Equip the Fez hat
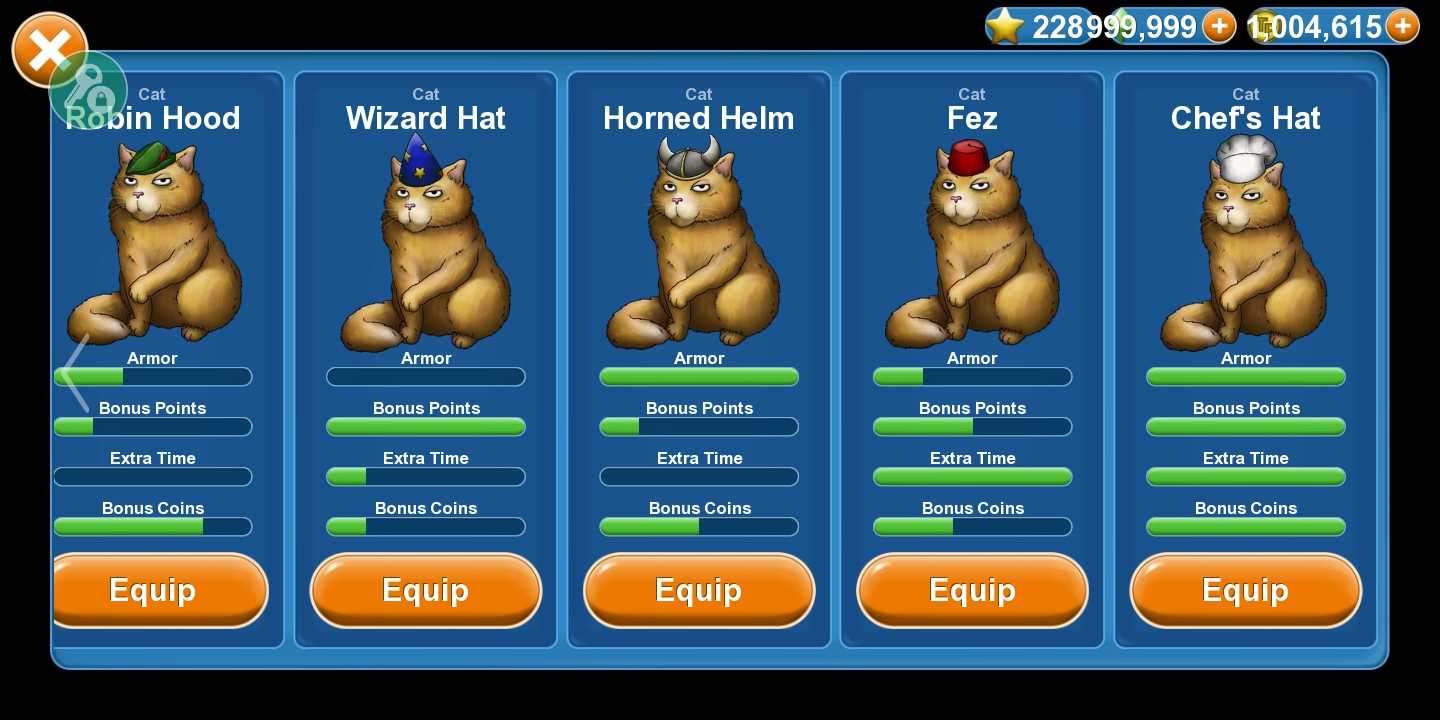The height and width of the screenshot is (720, 1440). (972, 590)
